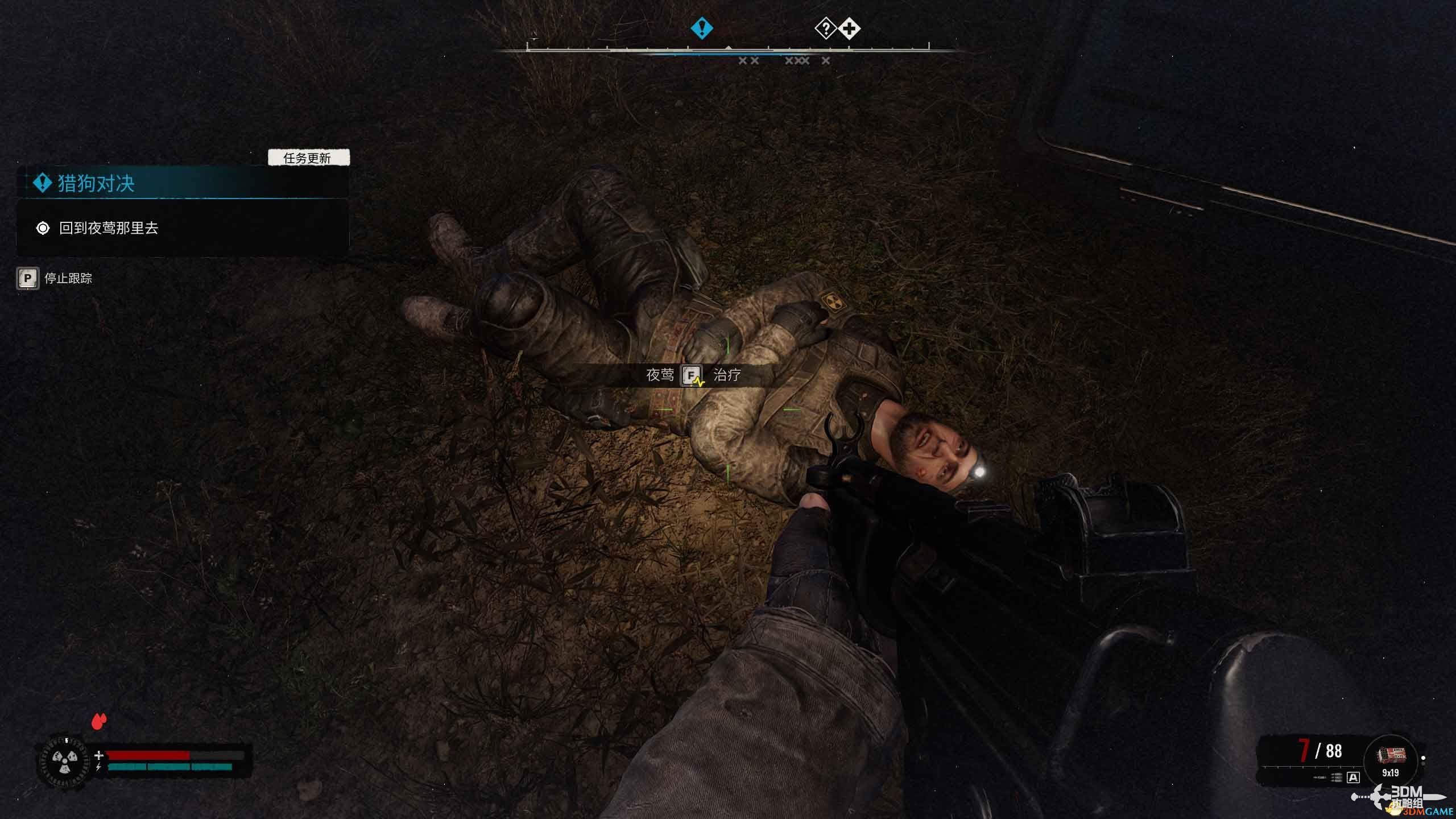Click the blue quest marker on the compass
Screen dimensions: 1456x819
click(701, 28)
